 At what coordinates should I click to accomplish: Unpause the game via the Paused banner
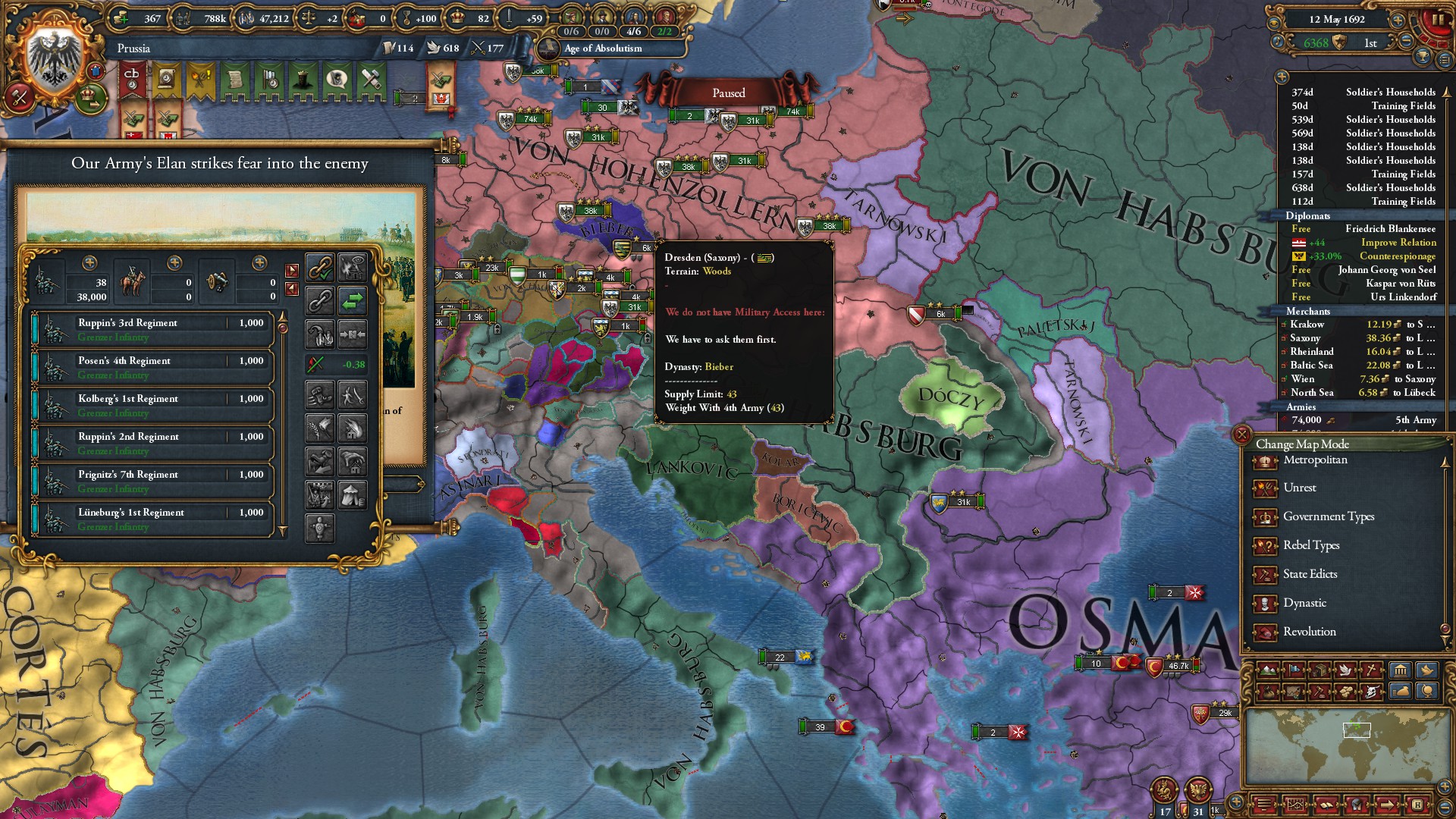point(730,93)
